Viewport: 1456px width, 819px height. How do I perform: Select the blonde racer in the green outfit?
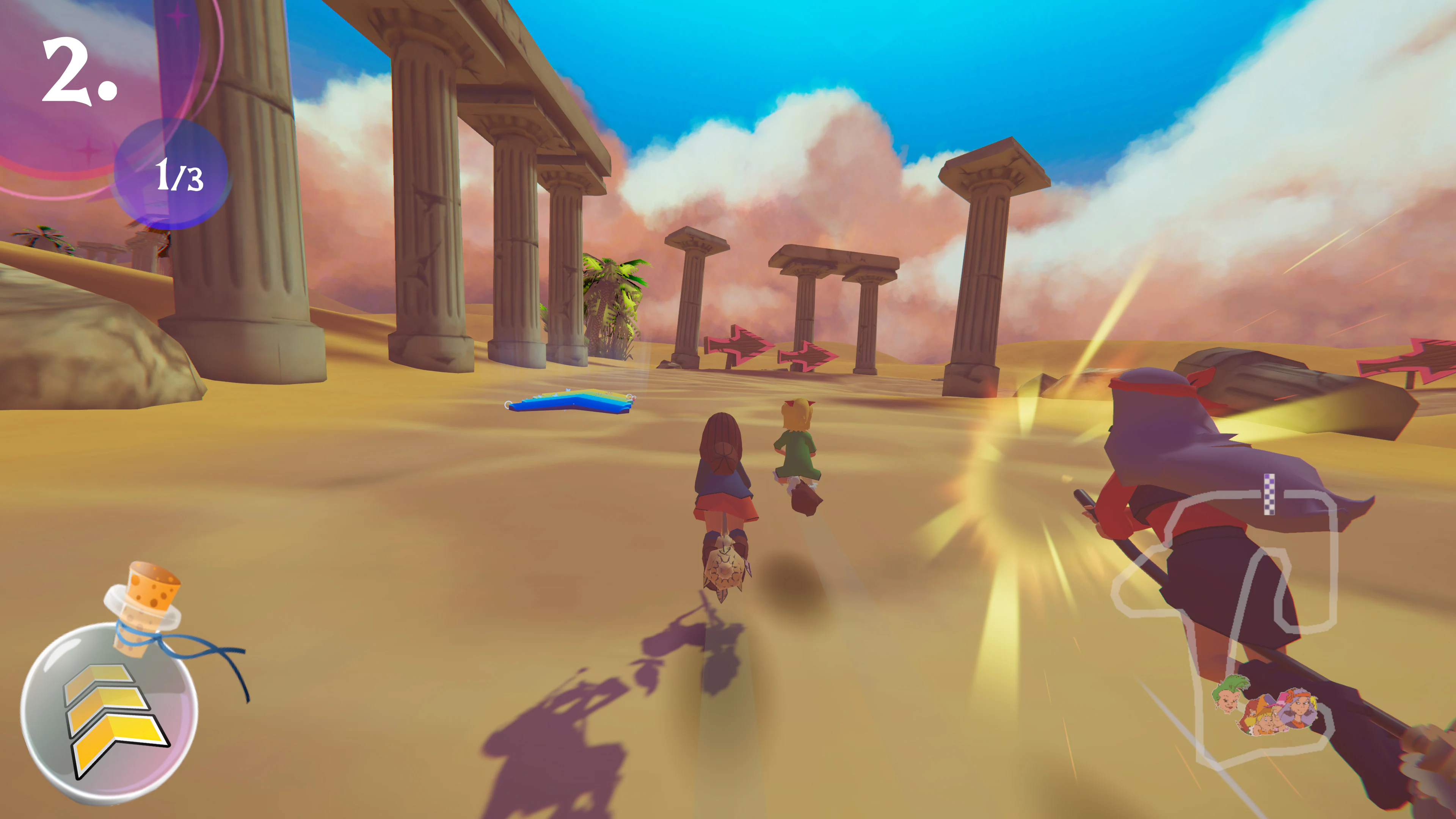point(798,452)
